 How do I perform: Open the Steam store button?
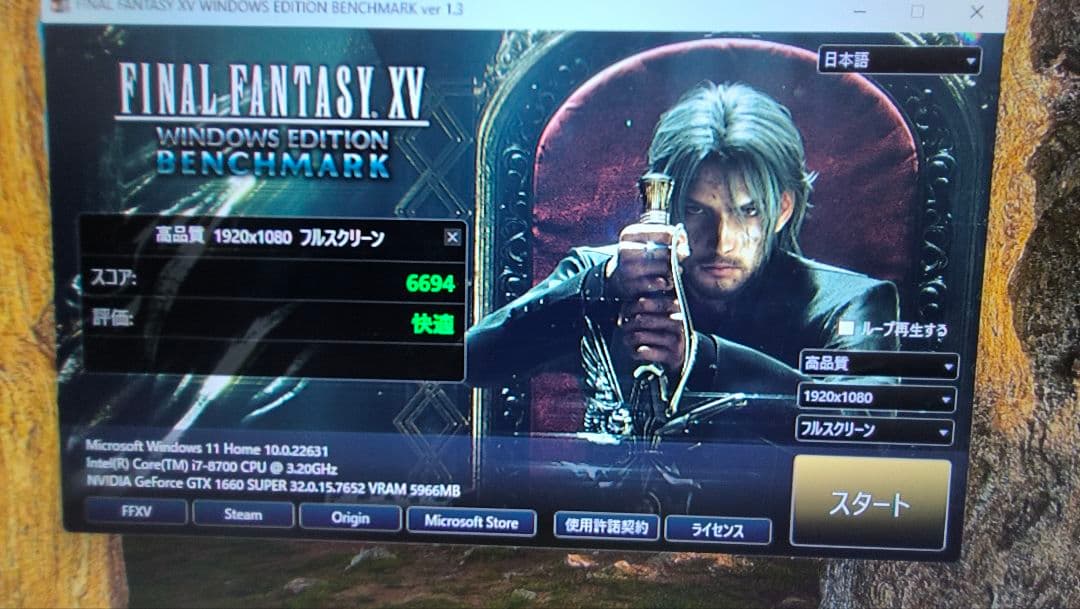[x=243, y=515]
